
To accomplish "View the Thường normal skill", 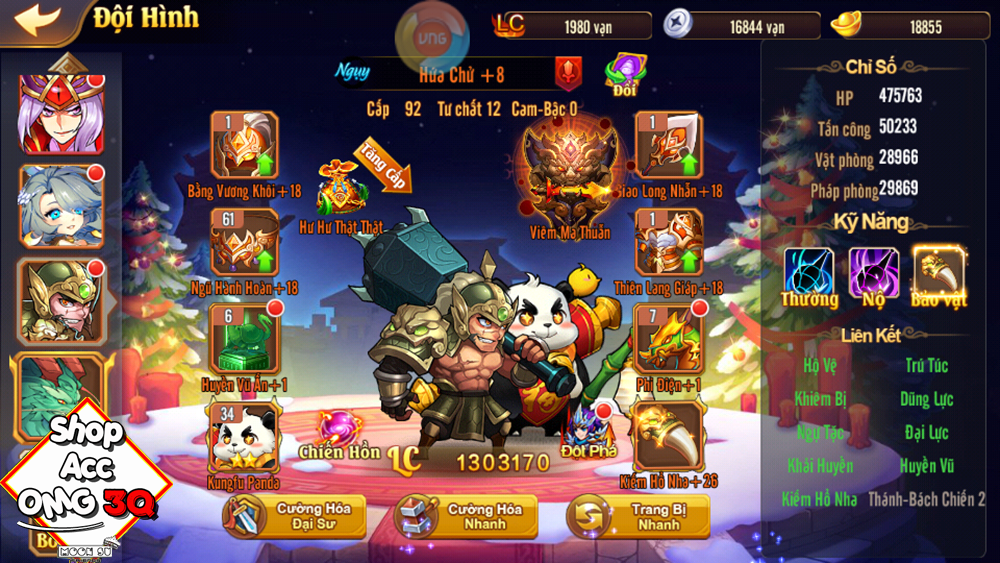I will pos(809,273).
